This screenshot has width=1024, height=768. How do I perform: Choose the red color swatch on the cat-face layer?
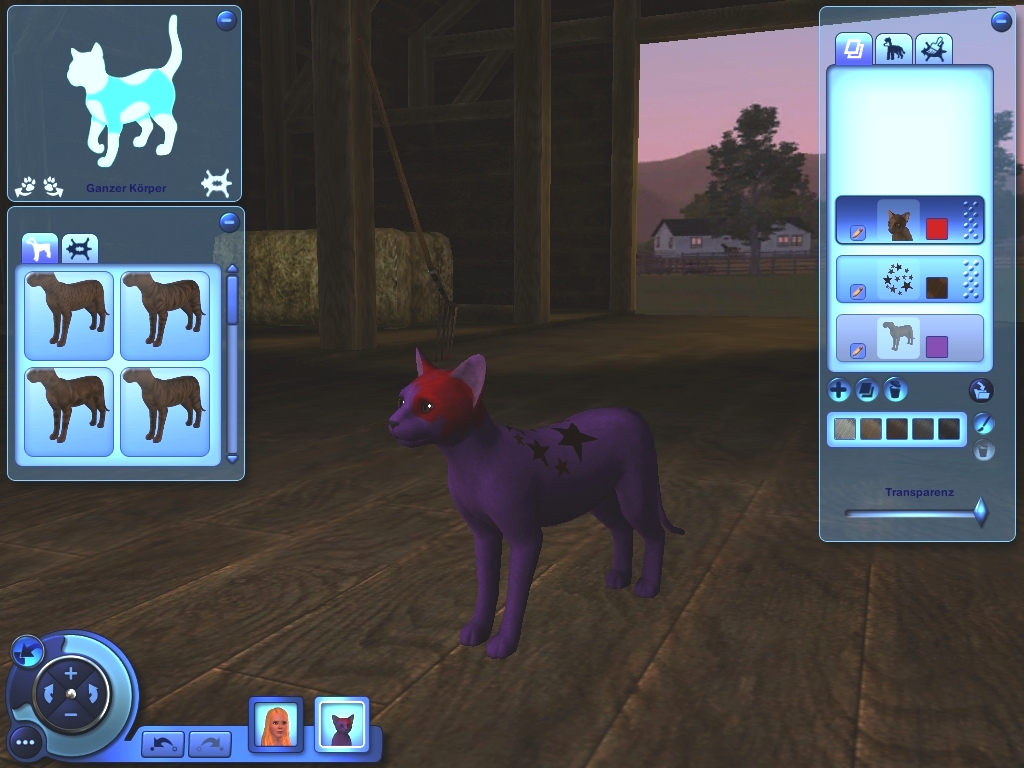[937, 228]
